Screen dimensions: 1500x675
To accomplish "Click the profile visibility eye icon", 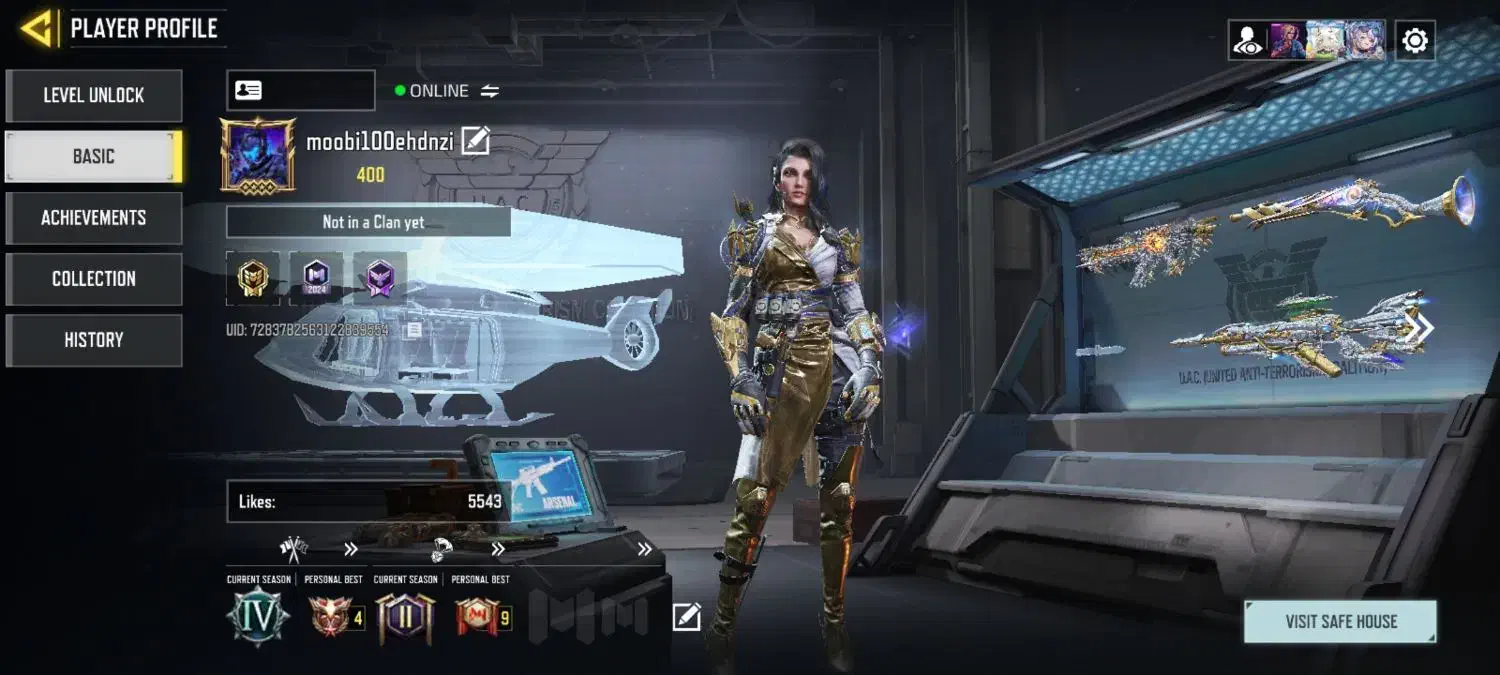I will tap(1248, 41).
